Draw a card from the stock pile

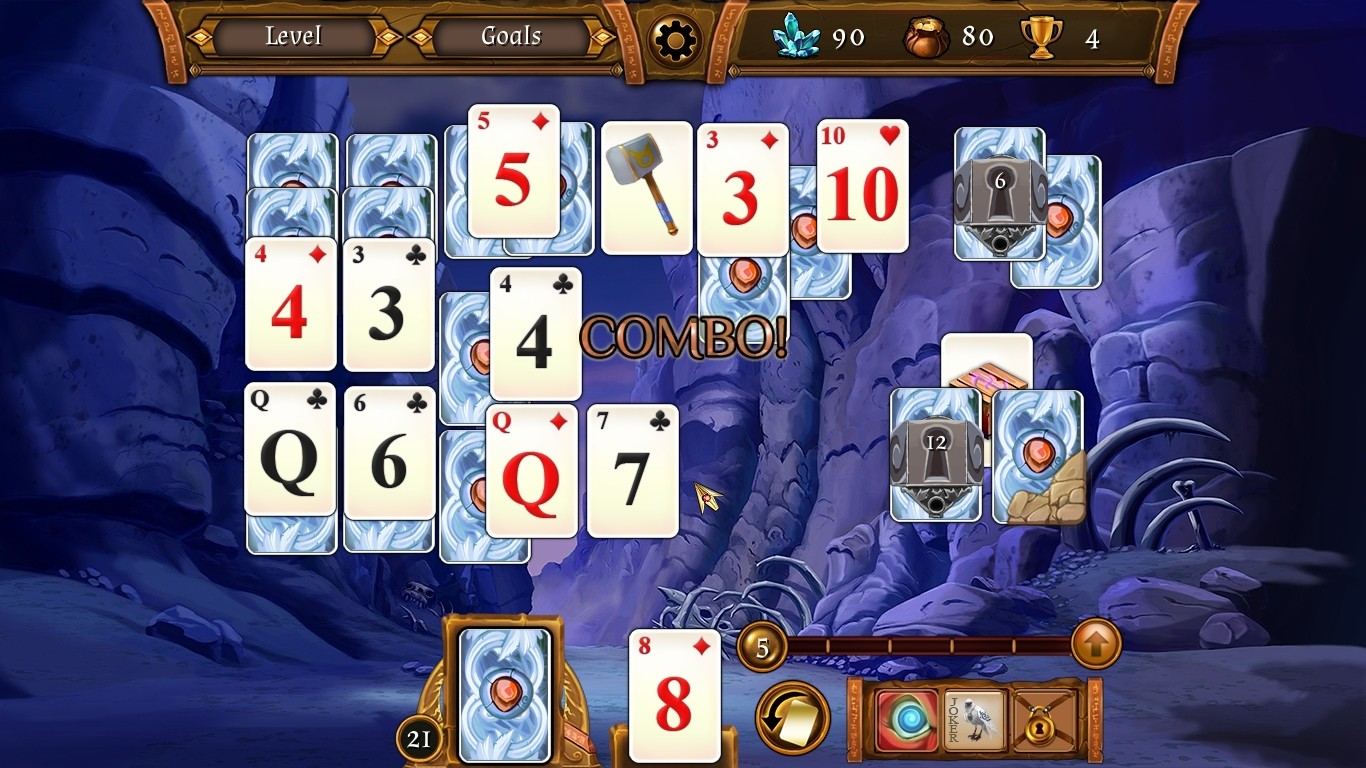coord(504,694)
